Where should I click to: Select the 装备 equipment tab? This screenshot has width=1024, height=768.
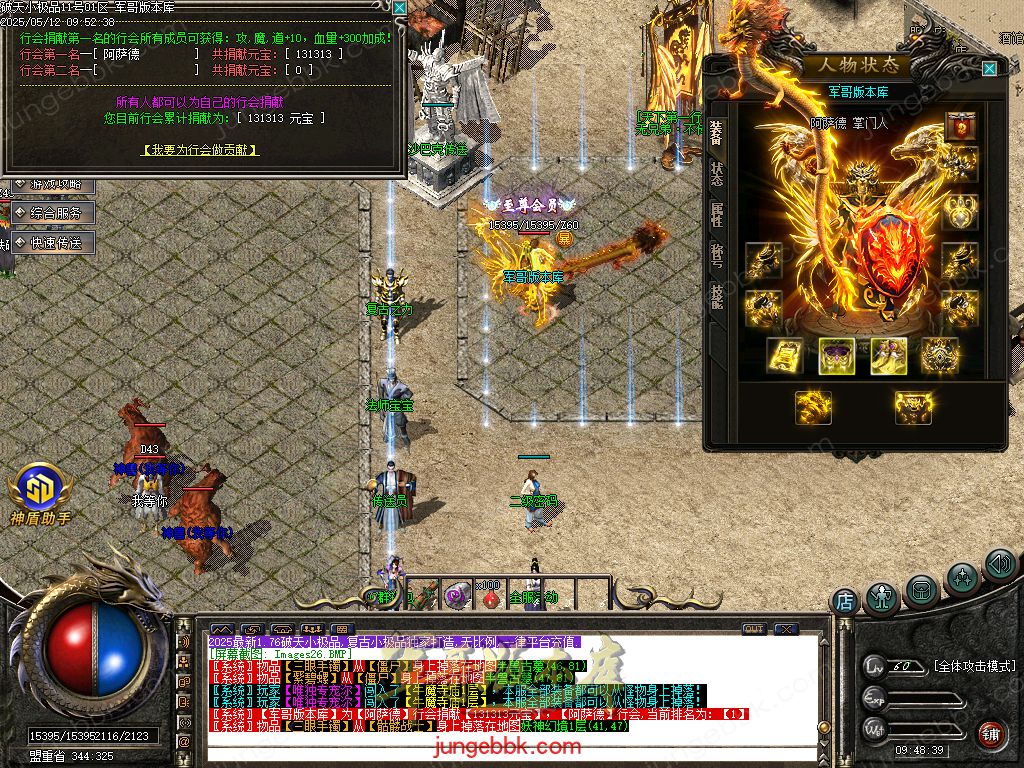[717, 133]
